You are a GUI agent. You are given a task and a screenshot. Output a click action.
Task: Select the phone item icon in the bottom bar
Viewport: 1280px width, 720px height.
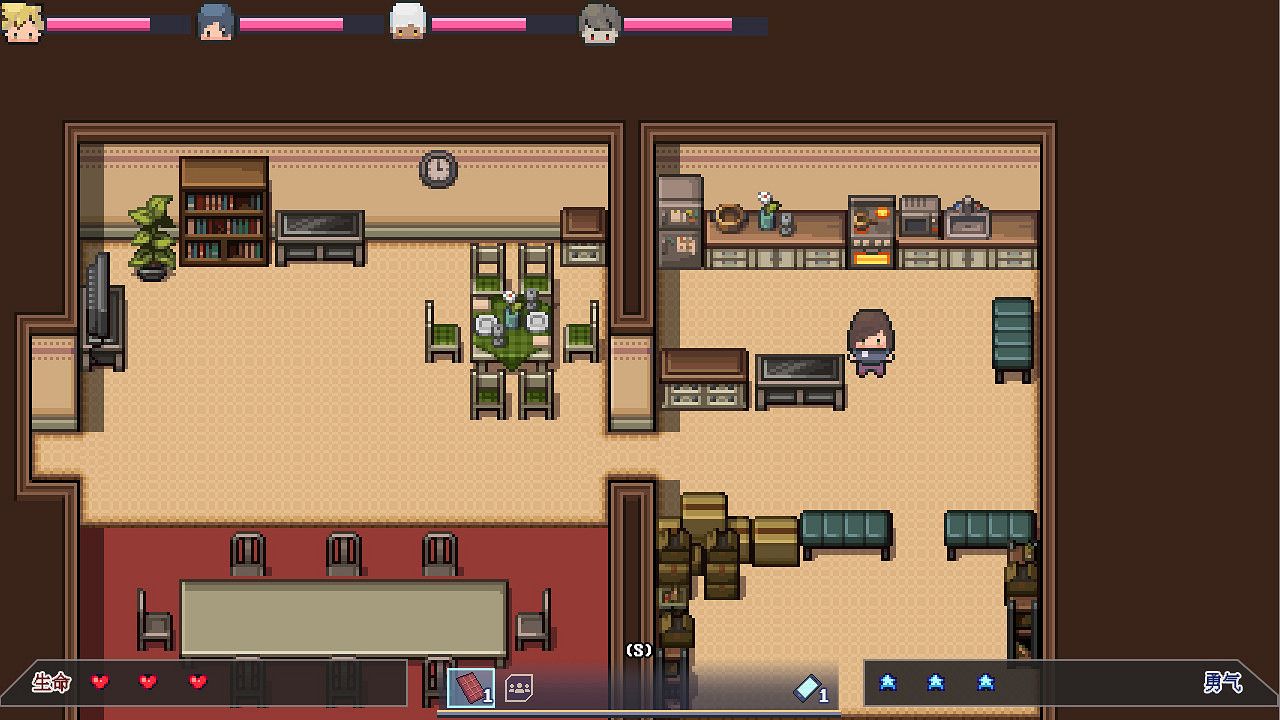(807, 687)
